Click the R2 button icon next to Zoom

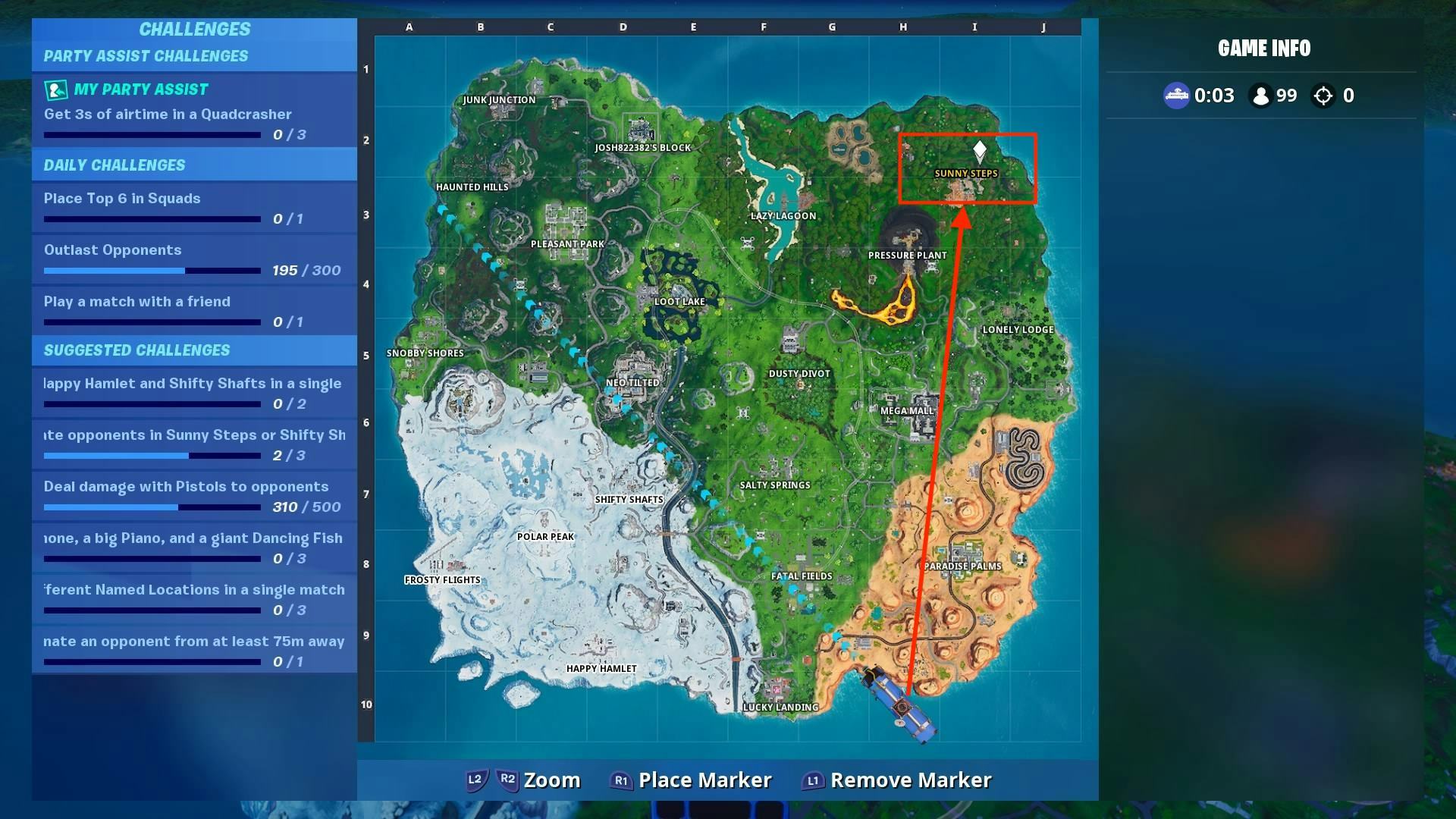click(x=507, y=780)
